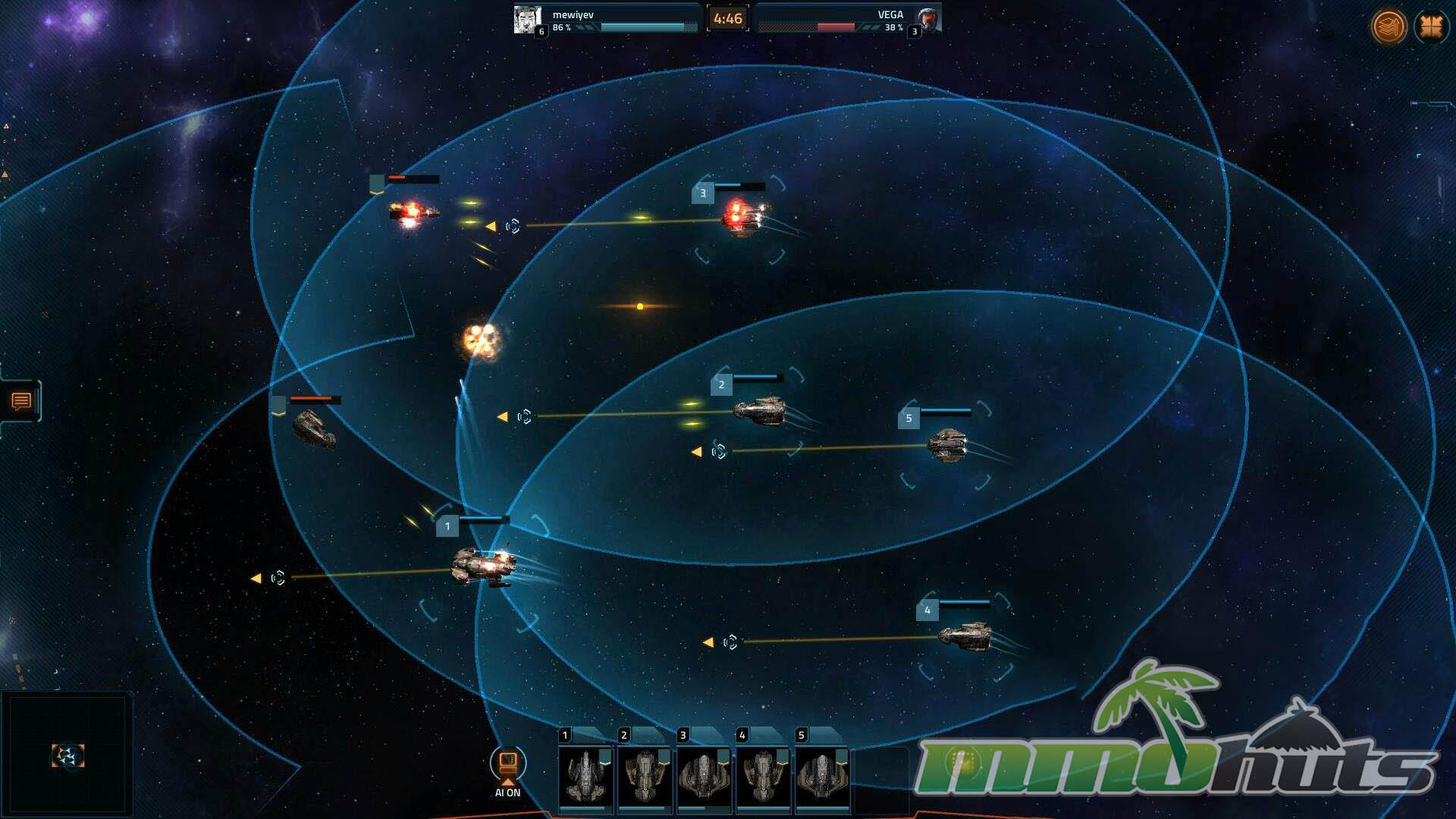Click mewiyev's player avatar

coord(527,19)
